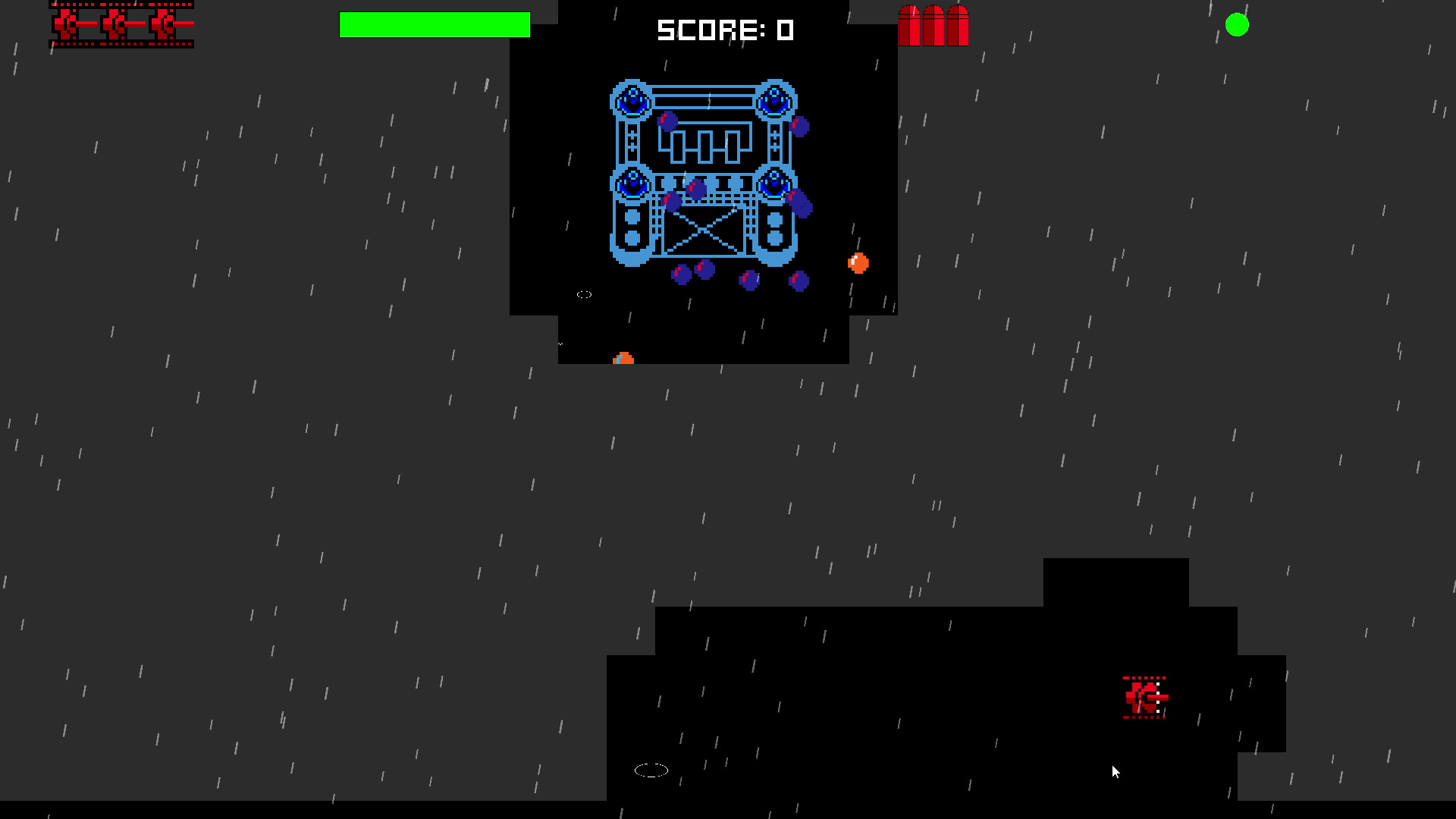Click the SCORE: 0 text
The height and width of the screenshot is (819, 1456).
[x=725, y=30]
